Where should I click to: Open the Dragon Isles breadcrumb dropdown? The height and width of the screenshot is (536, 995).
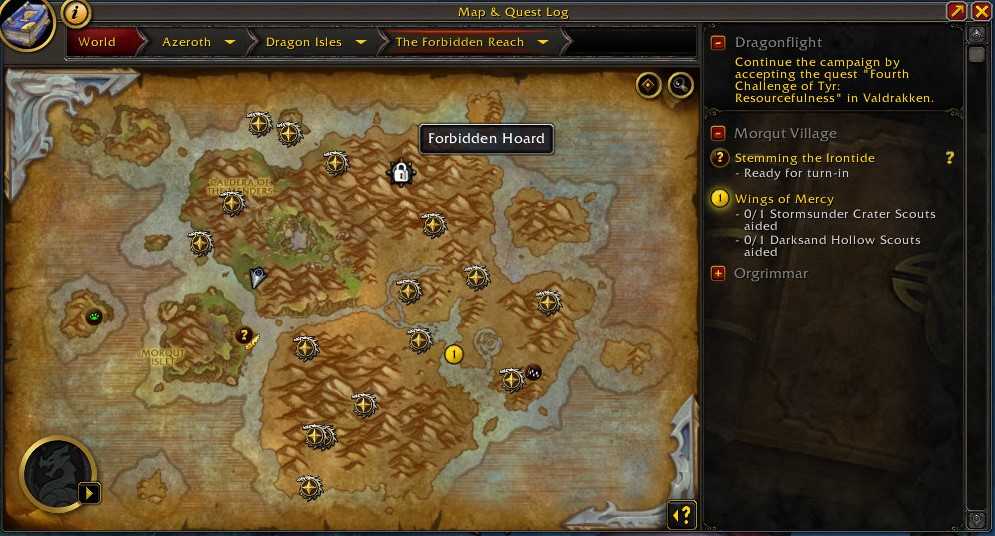(x=360, y=42)
